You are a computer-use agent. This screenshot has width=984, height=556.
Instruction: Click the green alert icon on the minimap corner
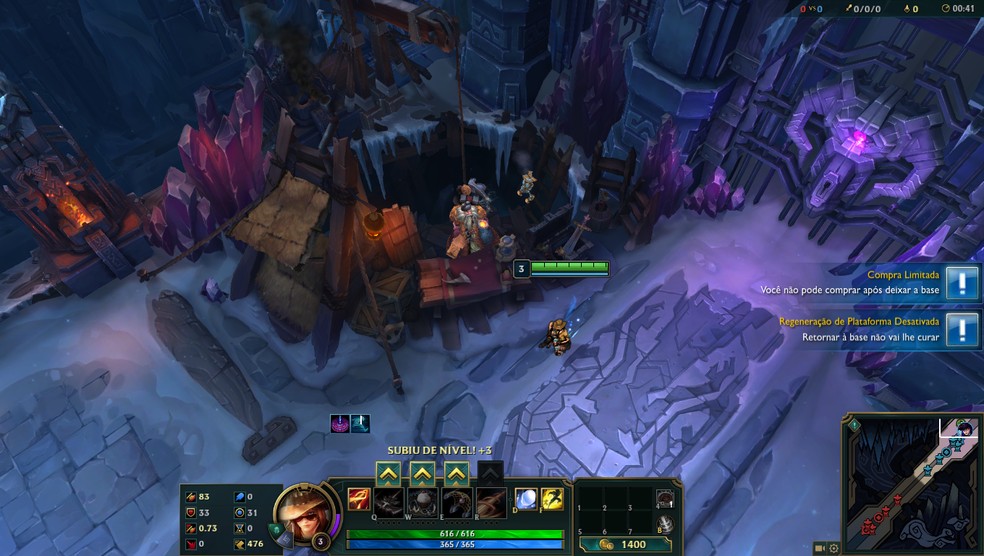click(x=853, y=426)
